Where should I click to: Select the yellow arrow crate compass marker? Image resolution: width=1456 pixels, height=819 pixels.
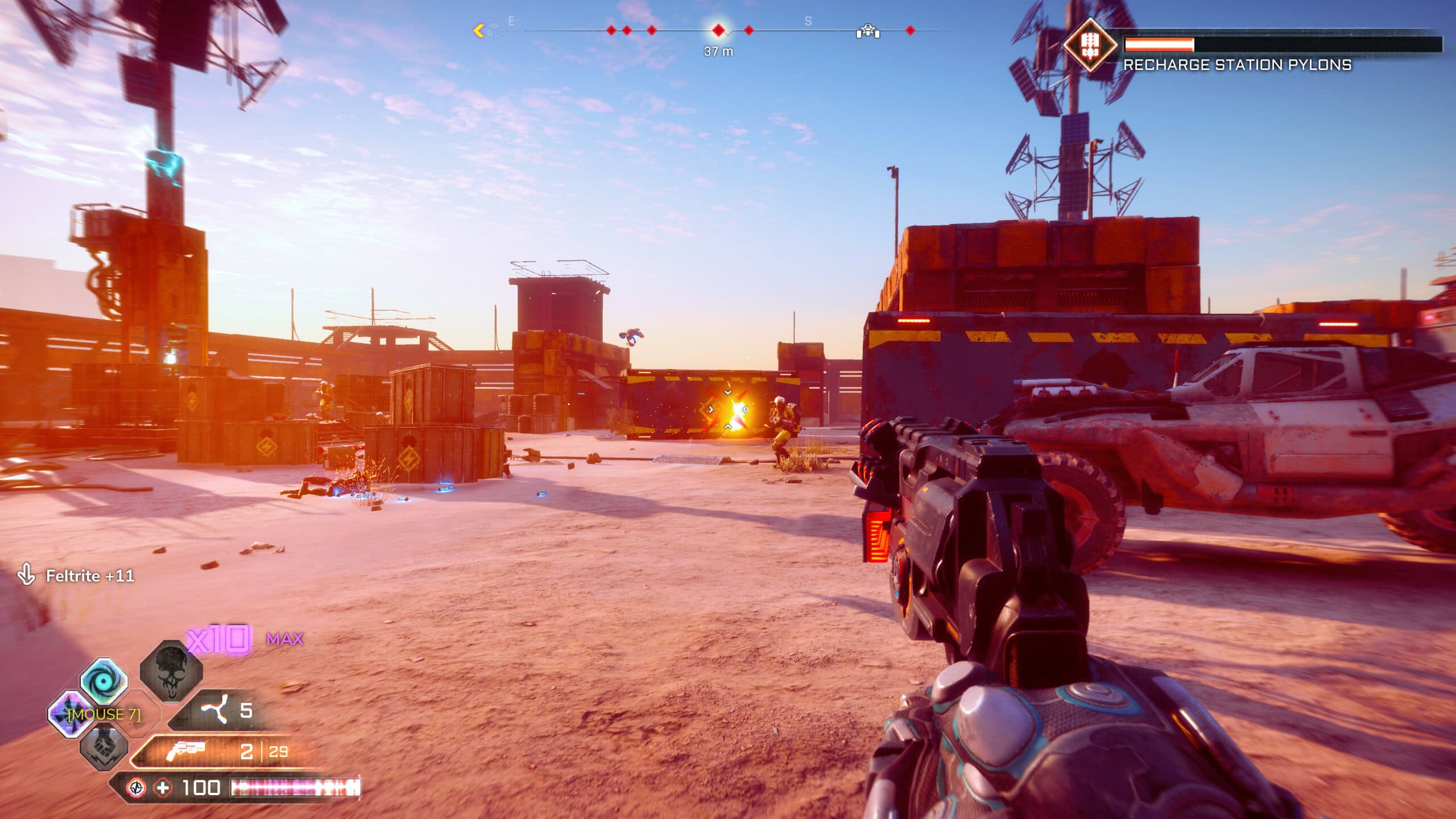(x=488, y=31)
